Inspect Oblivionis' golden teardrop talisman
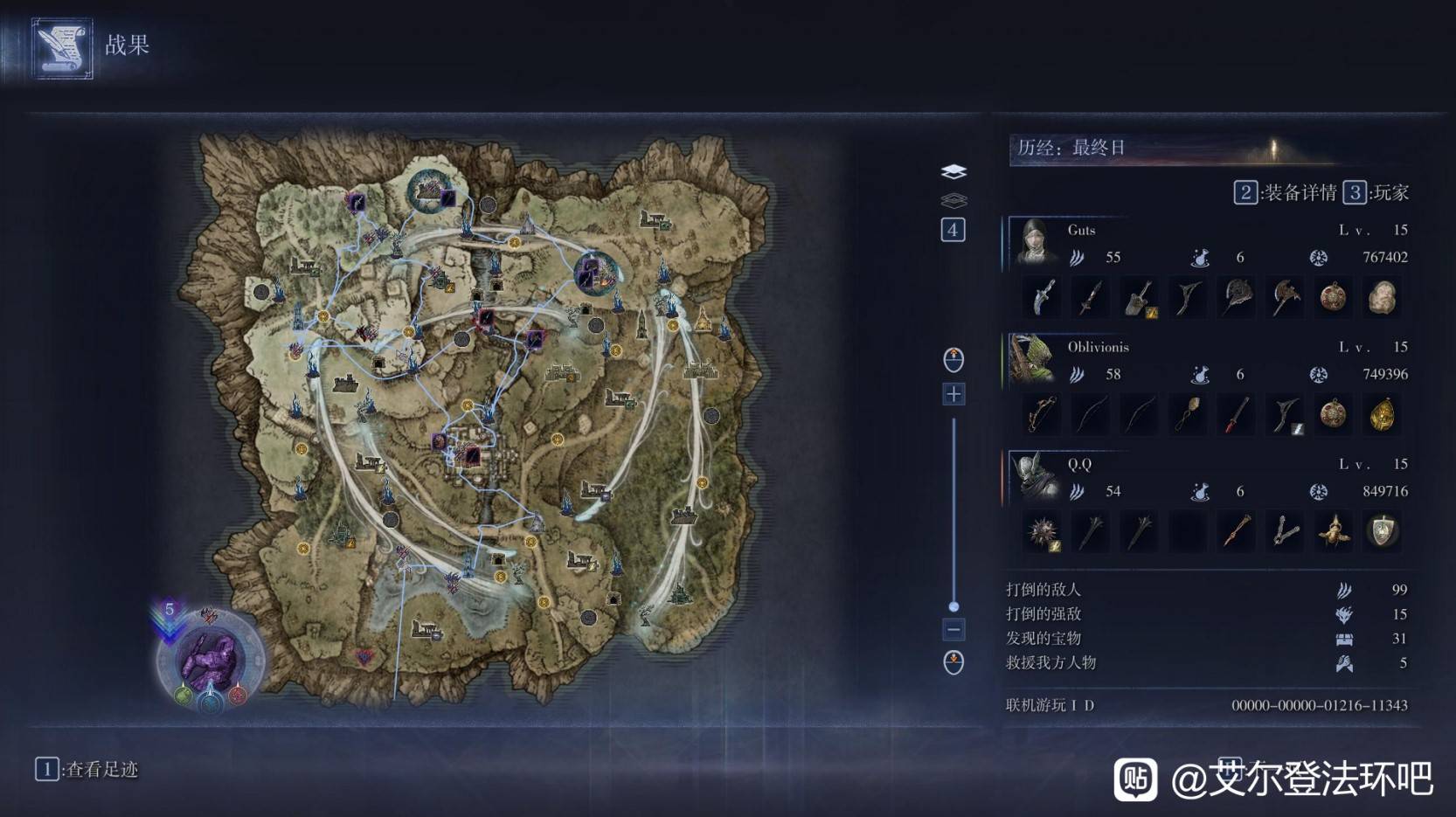1456x817 pixels. click(1382, 415)
